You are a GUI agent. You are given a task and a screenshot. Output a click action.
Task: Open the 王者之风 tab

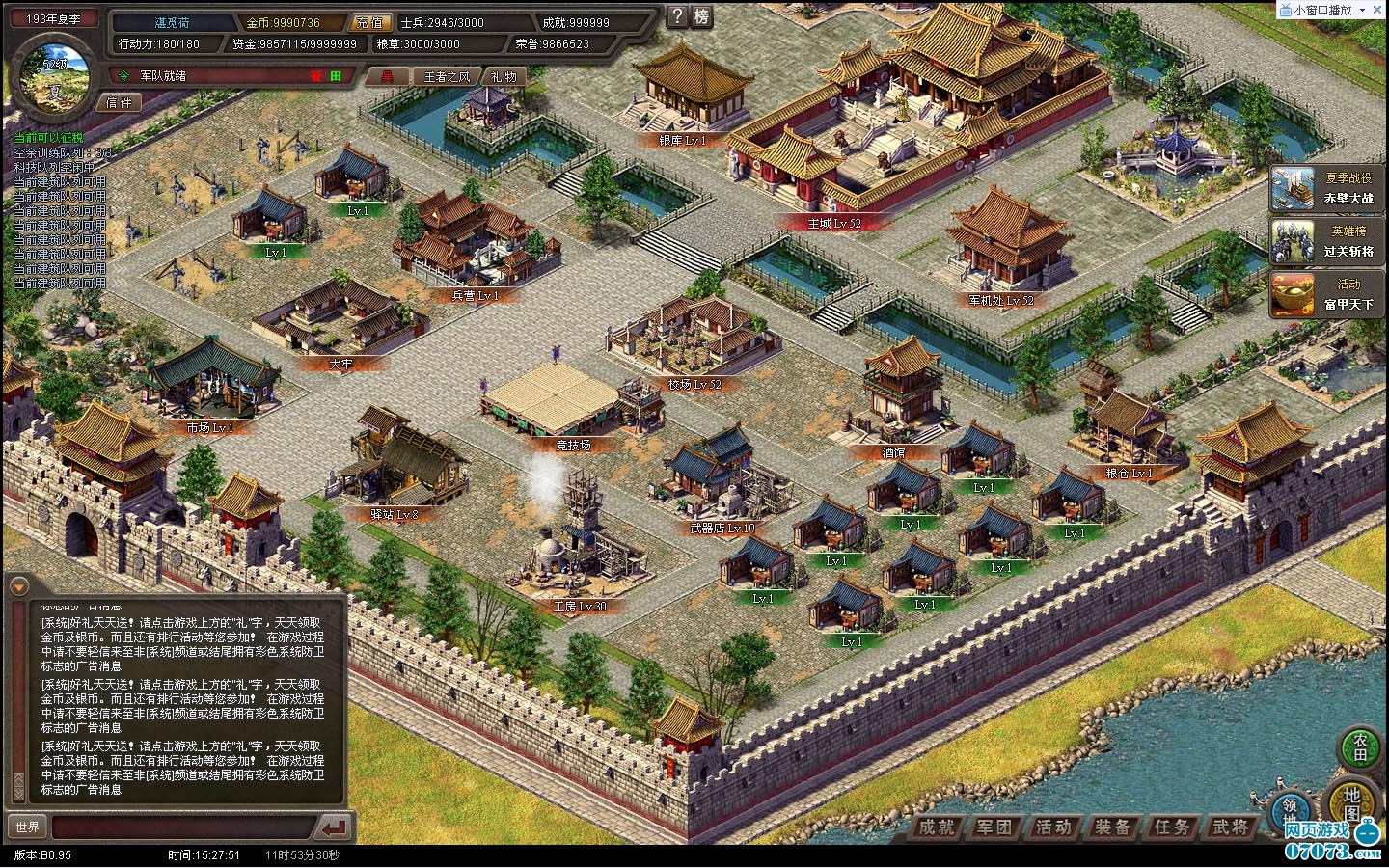(447, 76)
